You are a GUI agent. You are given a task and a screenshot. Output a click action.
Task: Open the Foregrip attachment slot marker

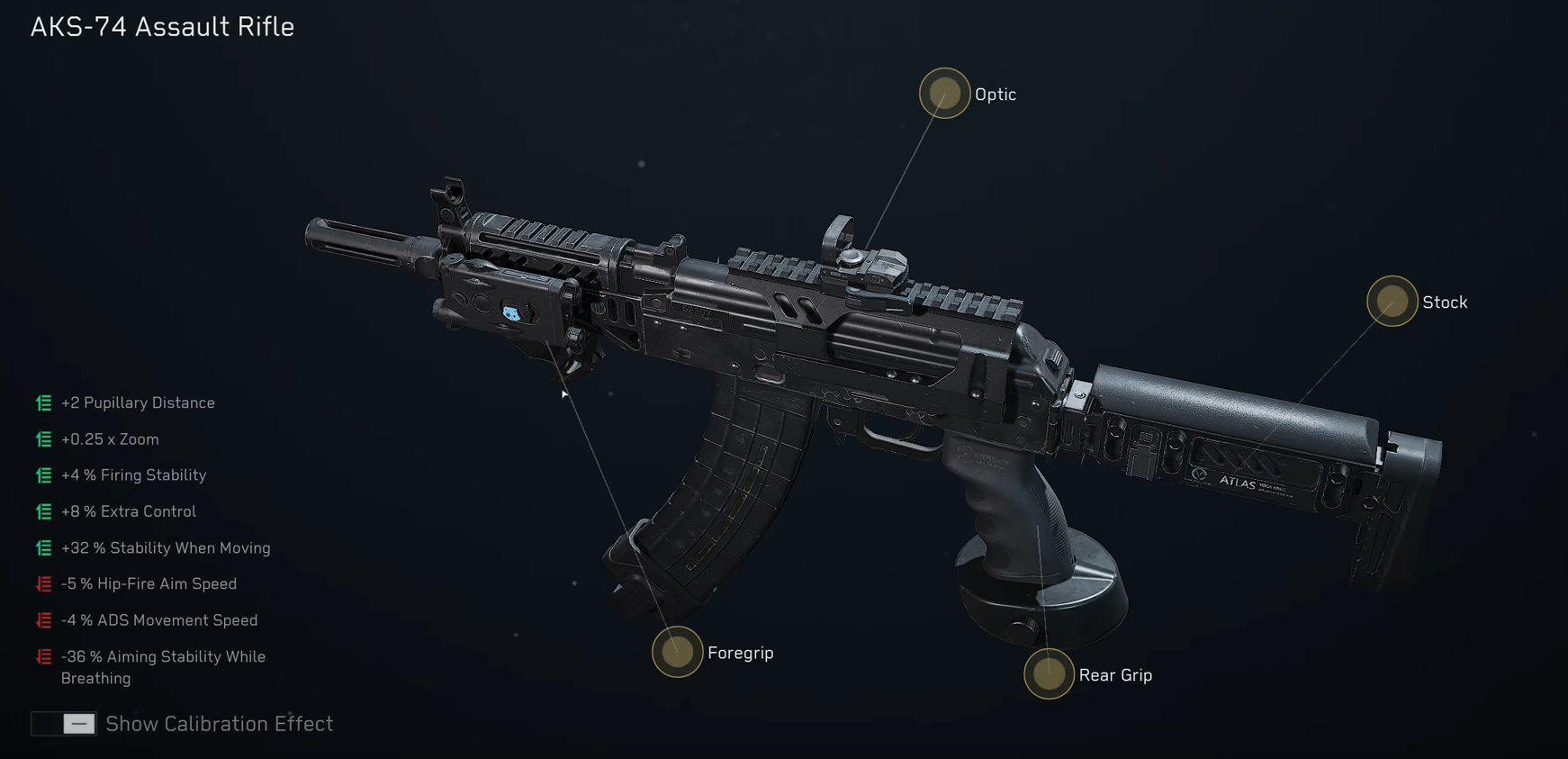[x=676, y=653]
